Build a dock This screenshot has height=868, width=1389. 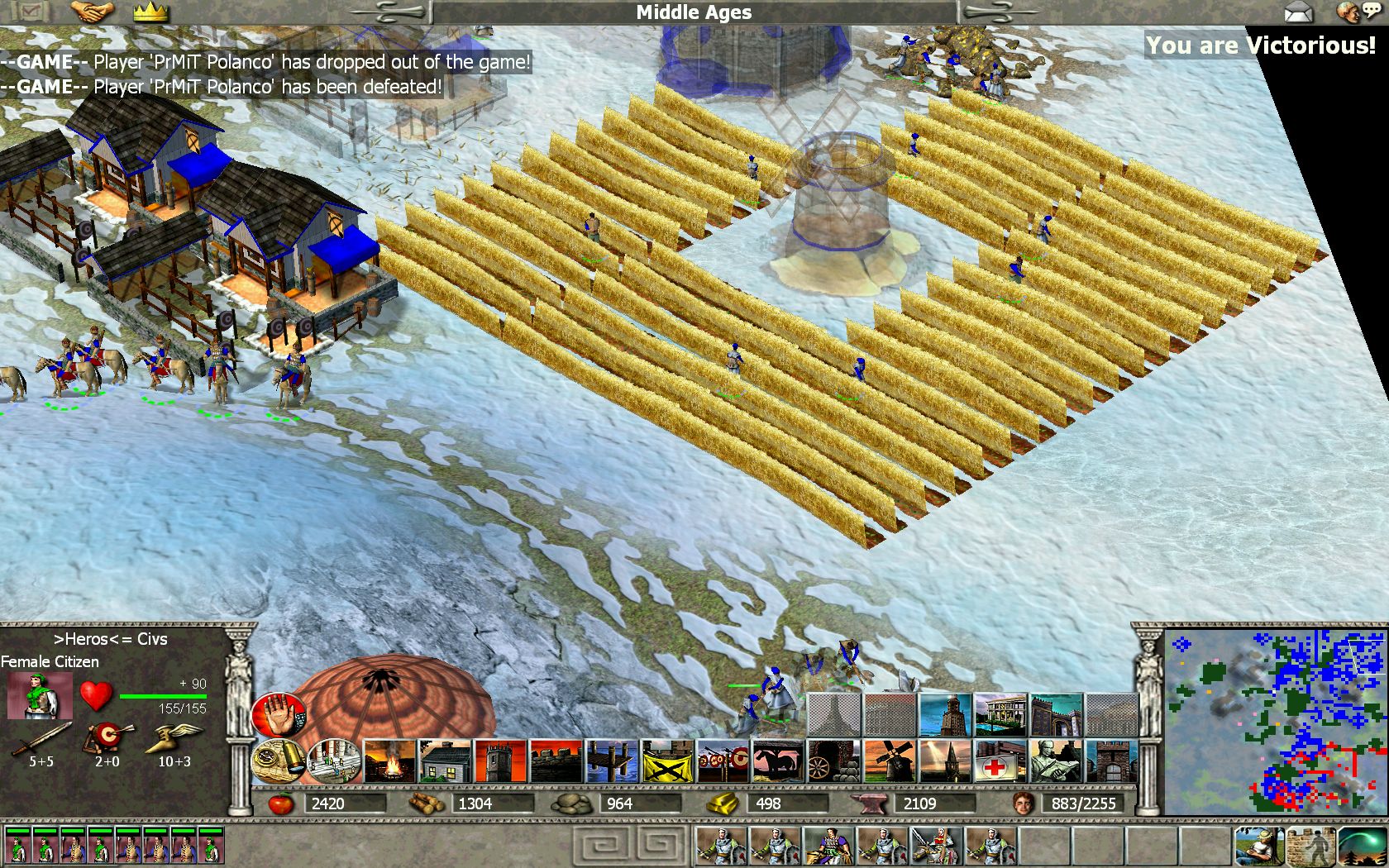(612, 761)
